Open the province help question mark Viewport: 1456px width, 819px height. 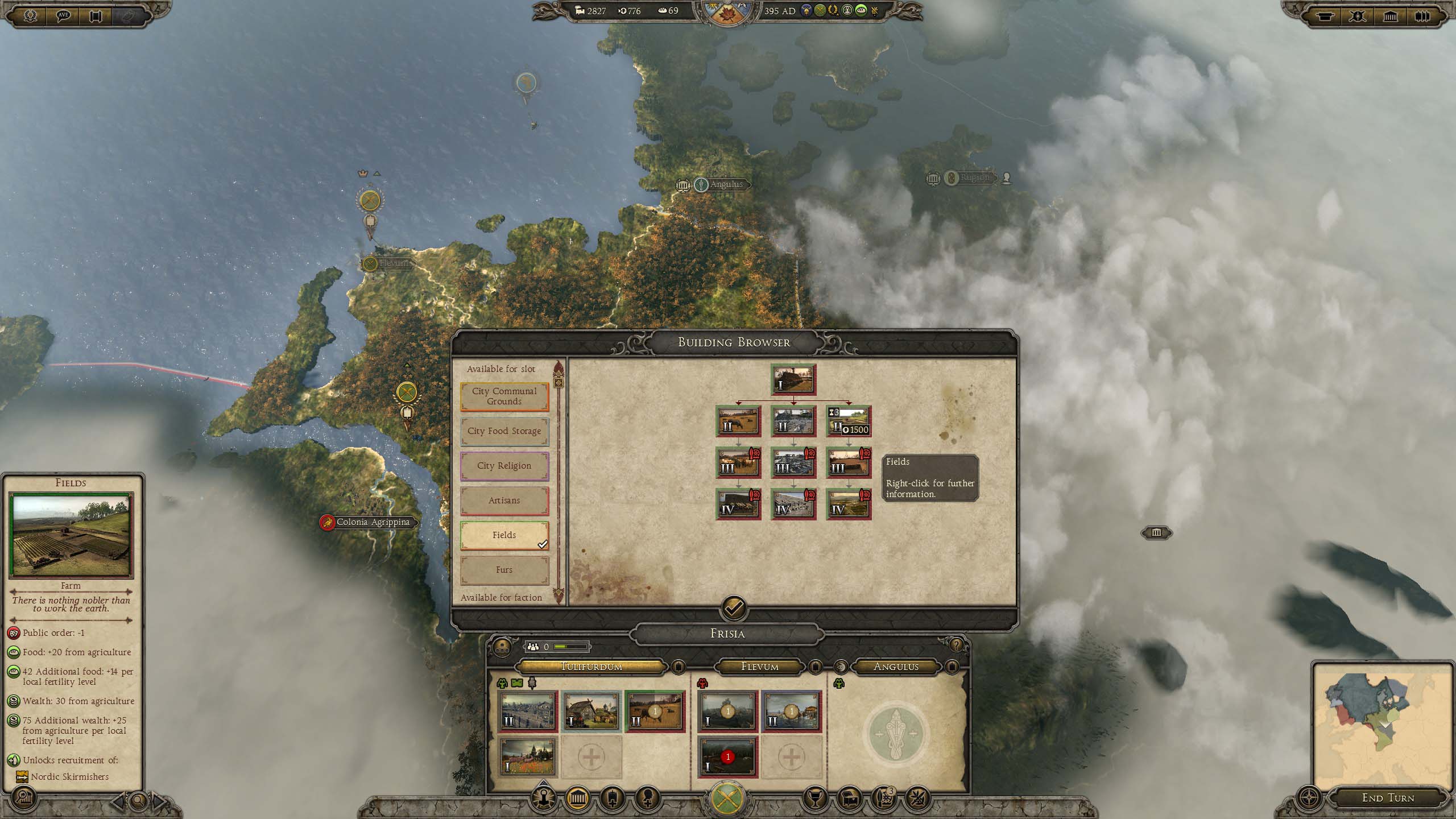click(956, 645)
